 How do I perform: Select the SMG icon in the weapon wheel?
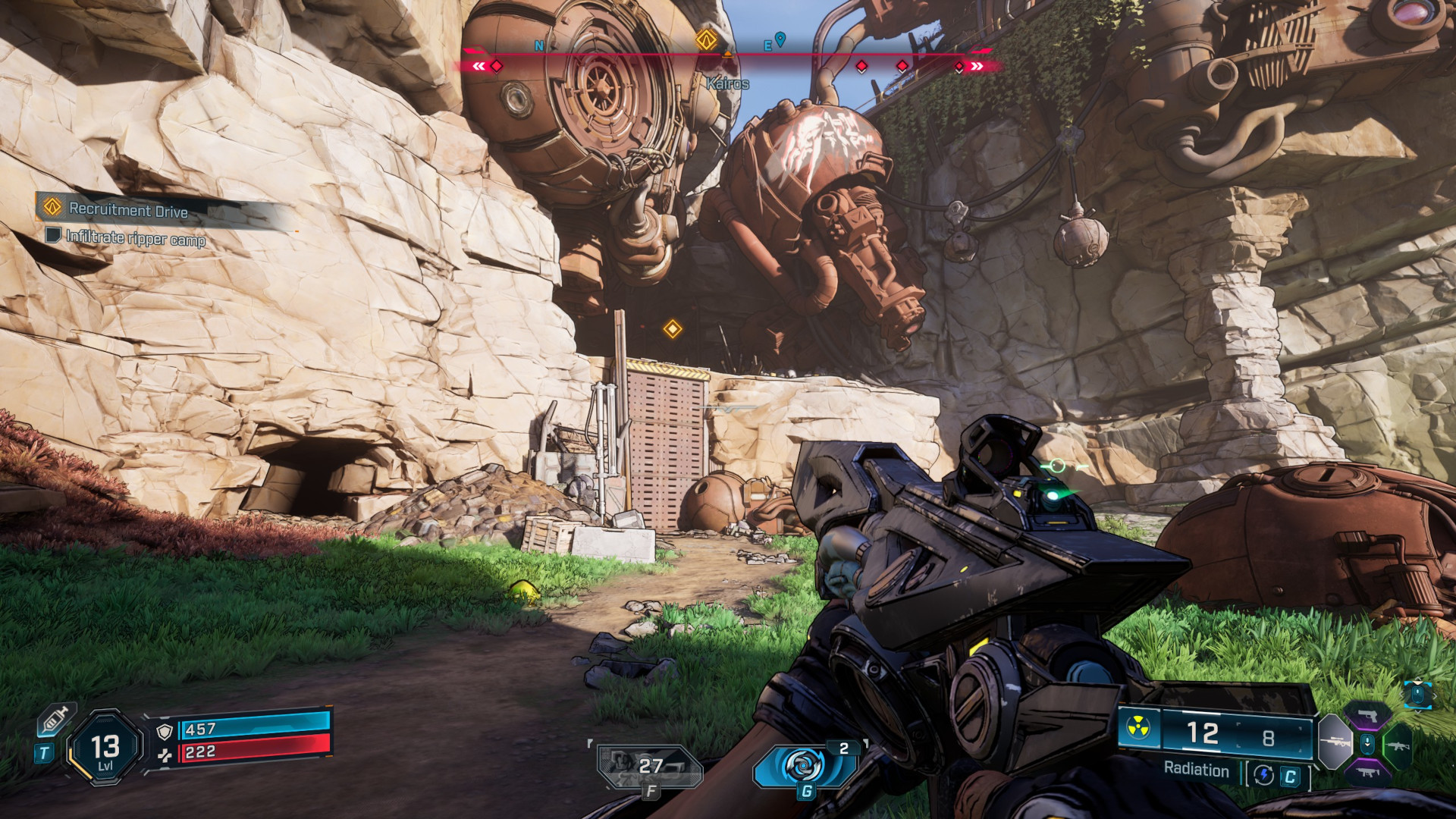click(1367, 773)
